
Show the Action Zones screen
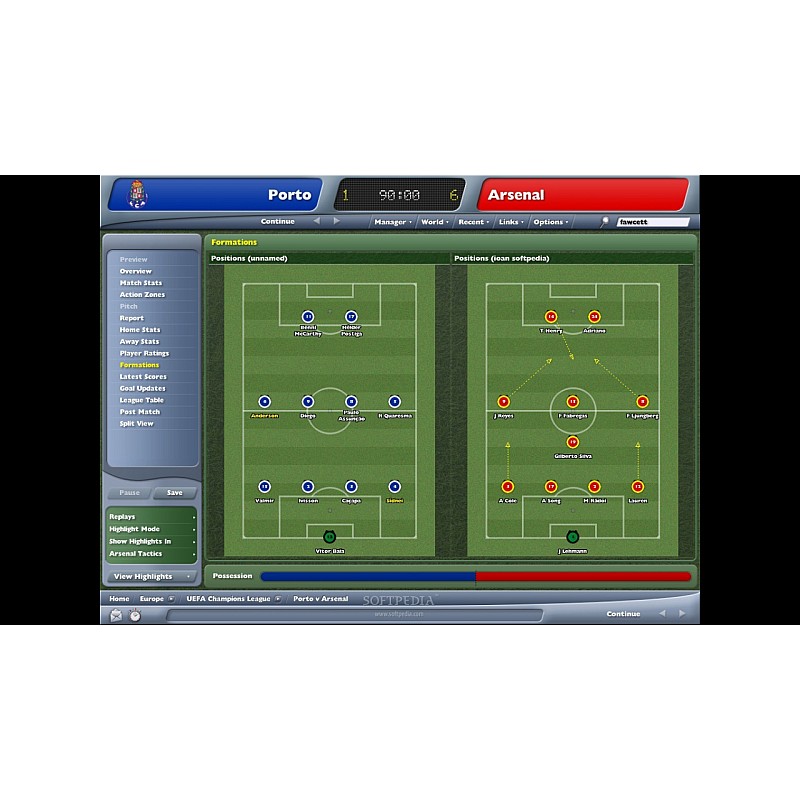(x=142, y=295)
